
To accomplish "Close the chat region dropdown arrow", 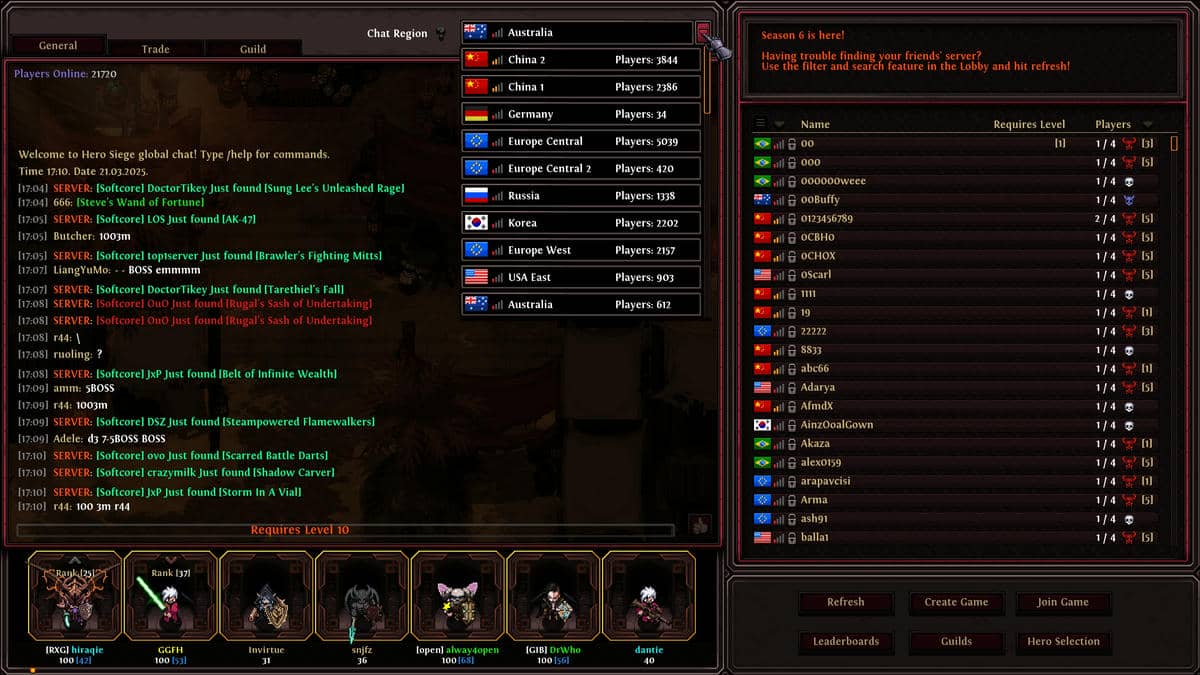I will tap(703, 33).
